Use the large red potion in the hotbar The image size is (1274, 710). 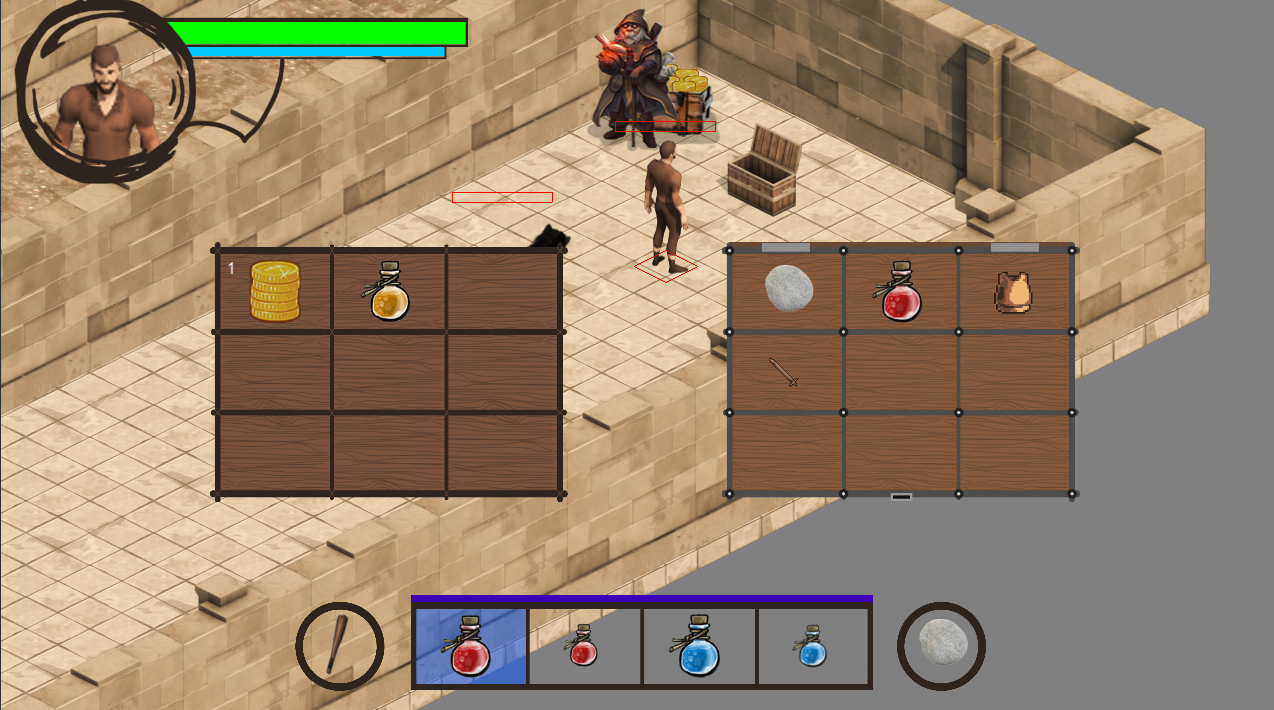470,646
